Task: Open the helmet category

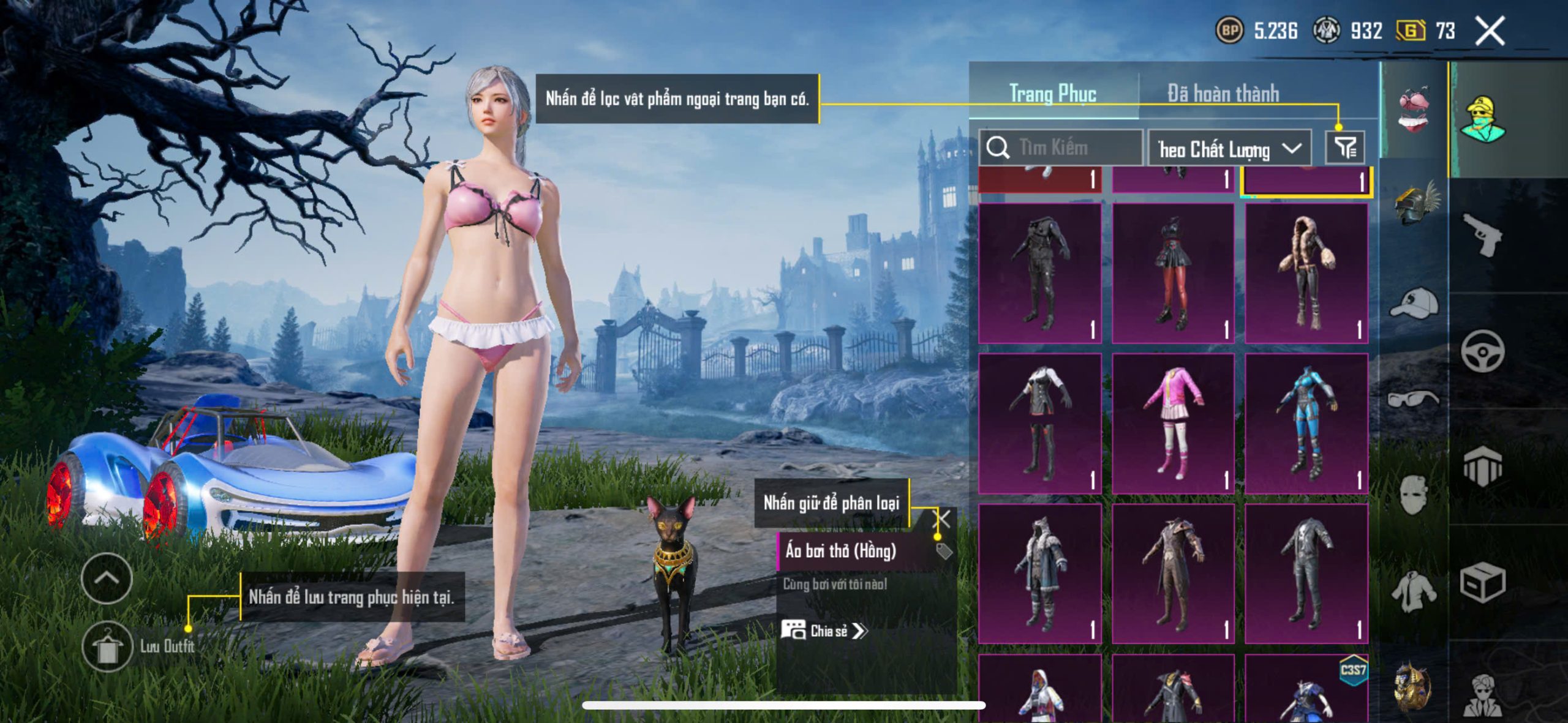Action: 1415,203
